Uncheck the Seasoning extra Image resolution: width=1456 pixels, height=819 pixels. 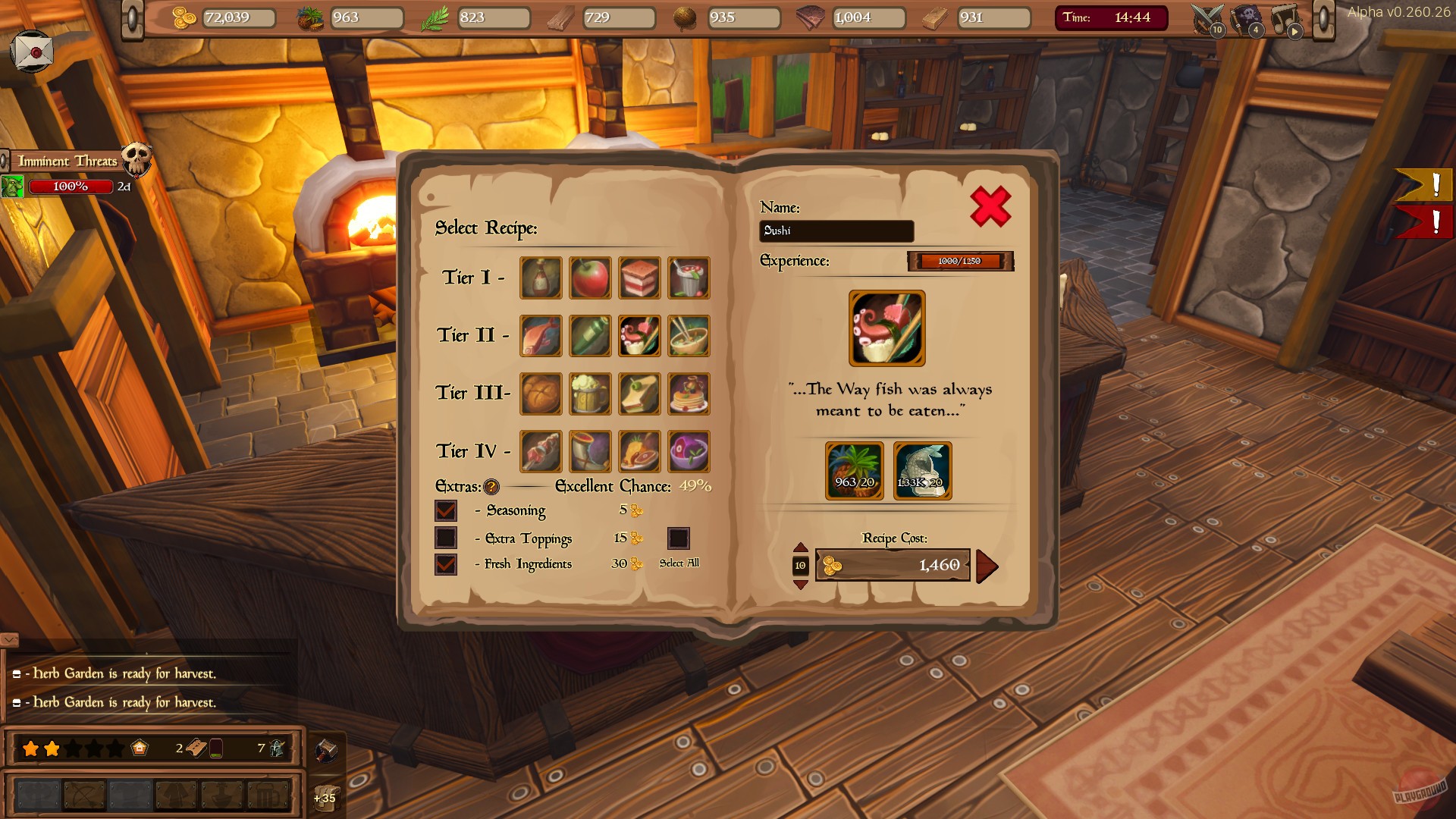[446, 511]
